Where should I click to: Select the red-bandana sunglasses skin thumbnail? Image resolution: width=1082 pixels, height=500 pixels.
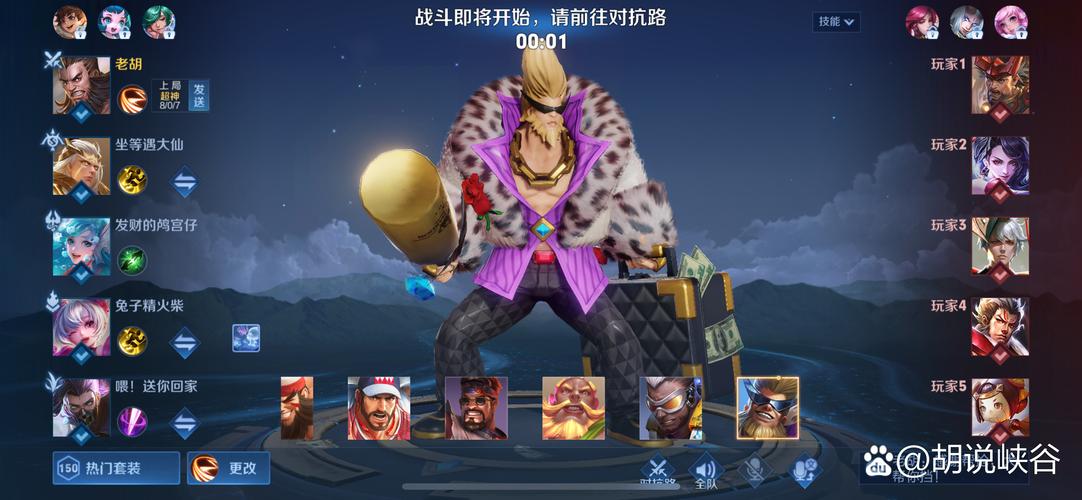[x=475, y=407]
